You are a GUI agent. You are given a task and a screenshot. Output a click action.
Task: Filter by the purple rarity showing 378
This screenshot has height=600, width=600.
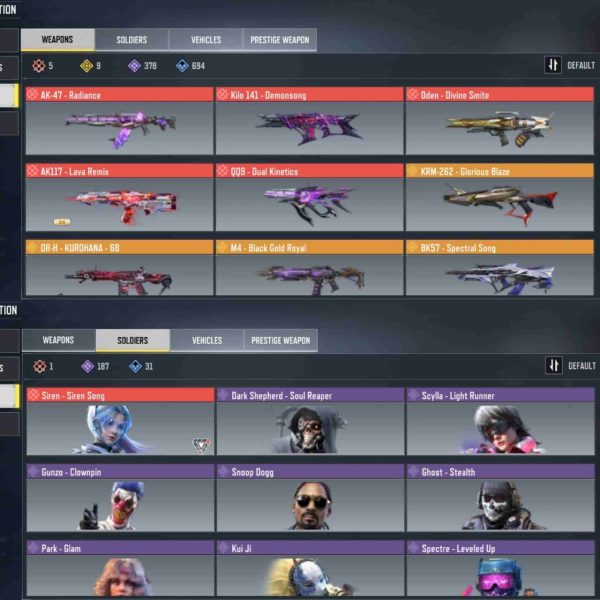(143, 66)
